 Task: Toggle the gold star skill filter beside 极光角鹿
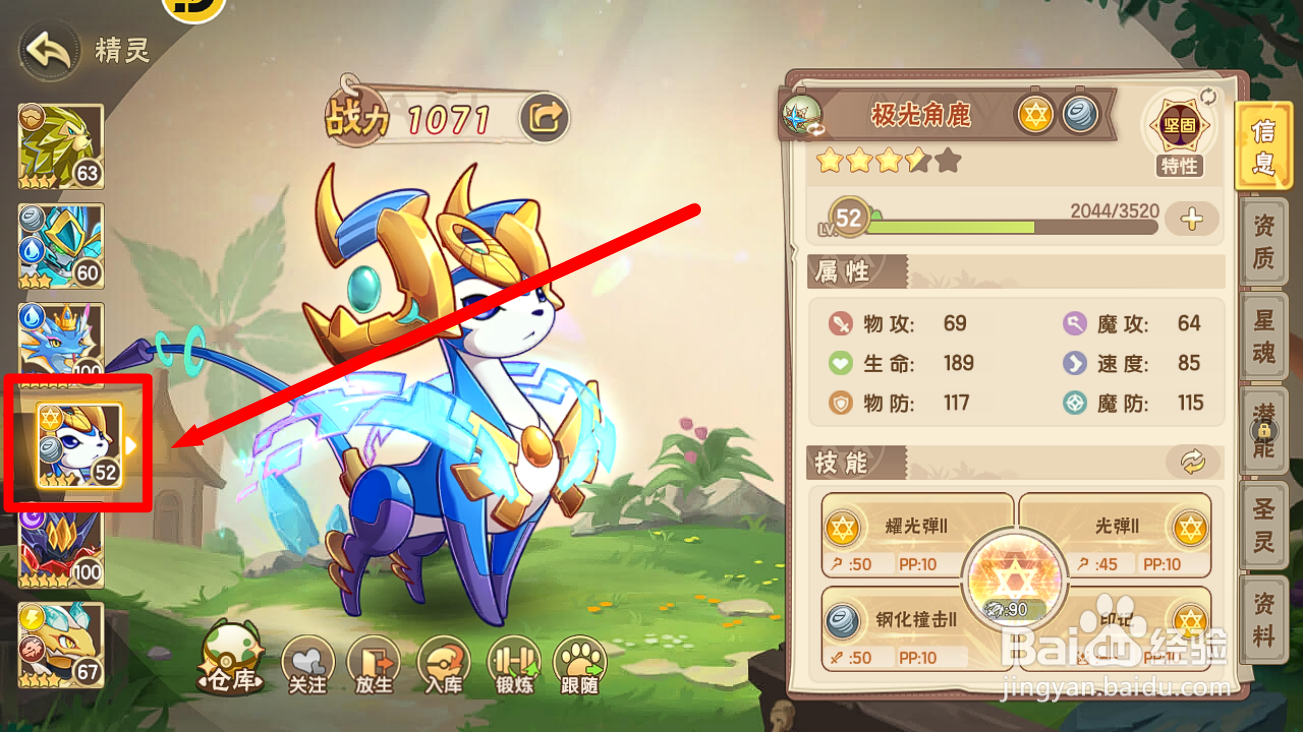1036,114
